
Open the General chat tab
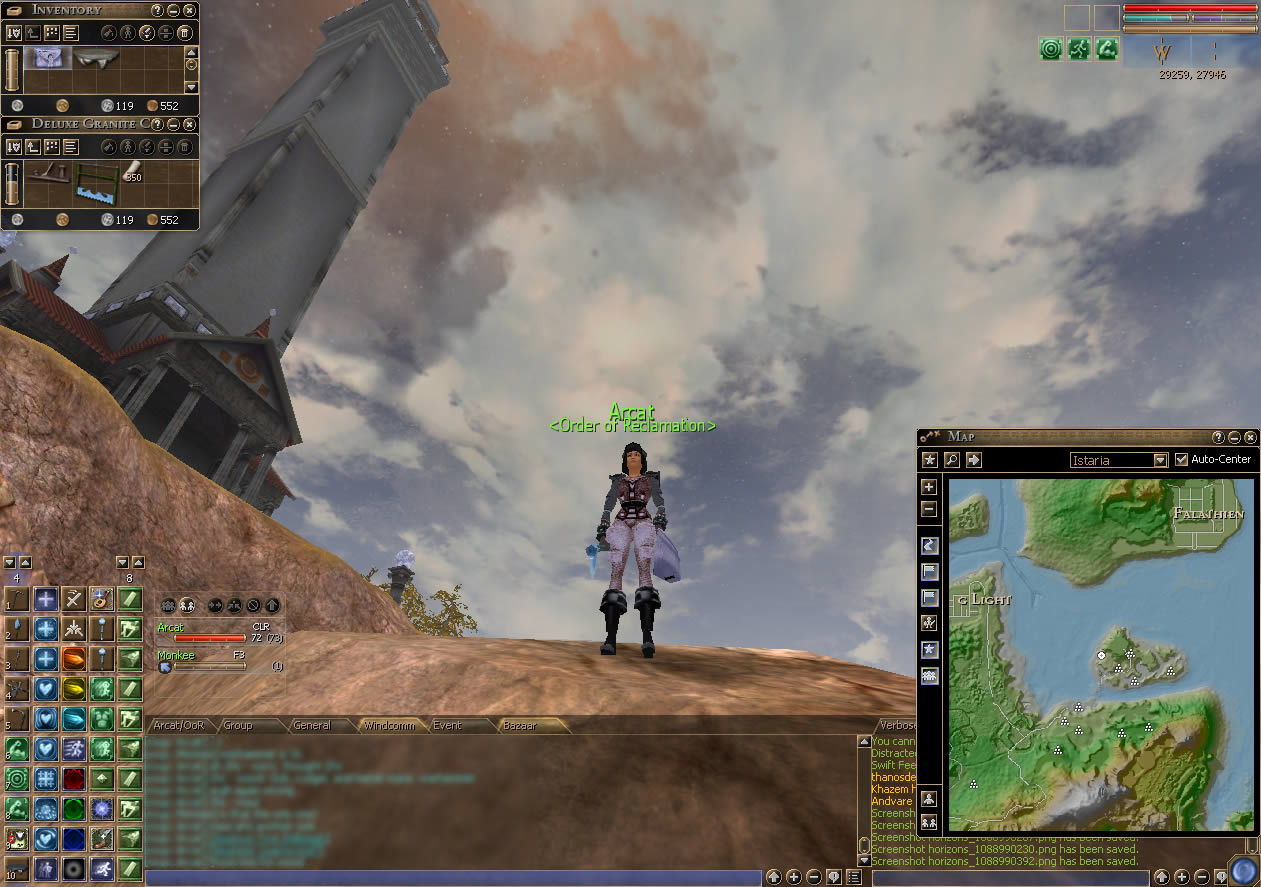click(312, 725)
